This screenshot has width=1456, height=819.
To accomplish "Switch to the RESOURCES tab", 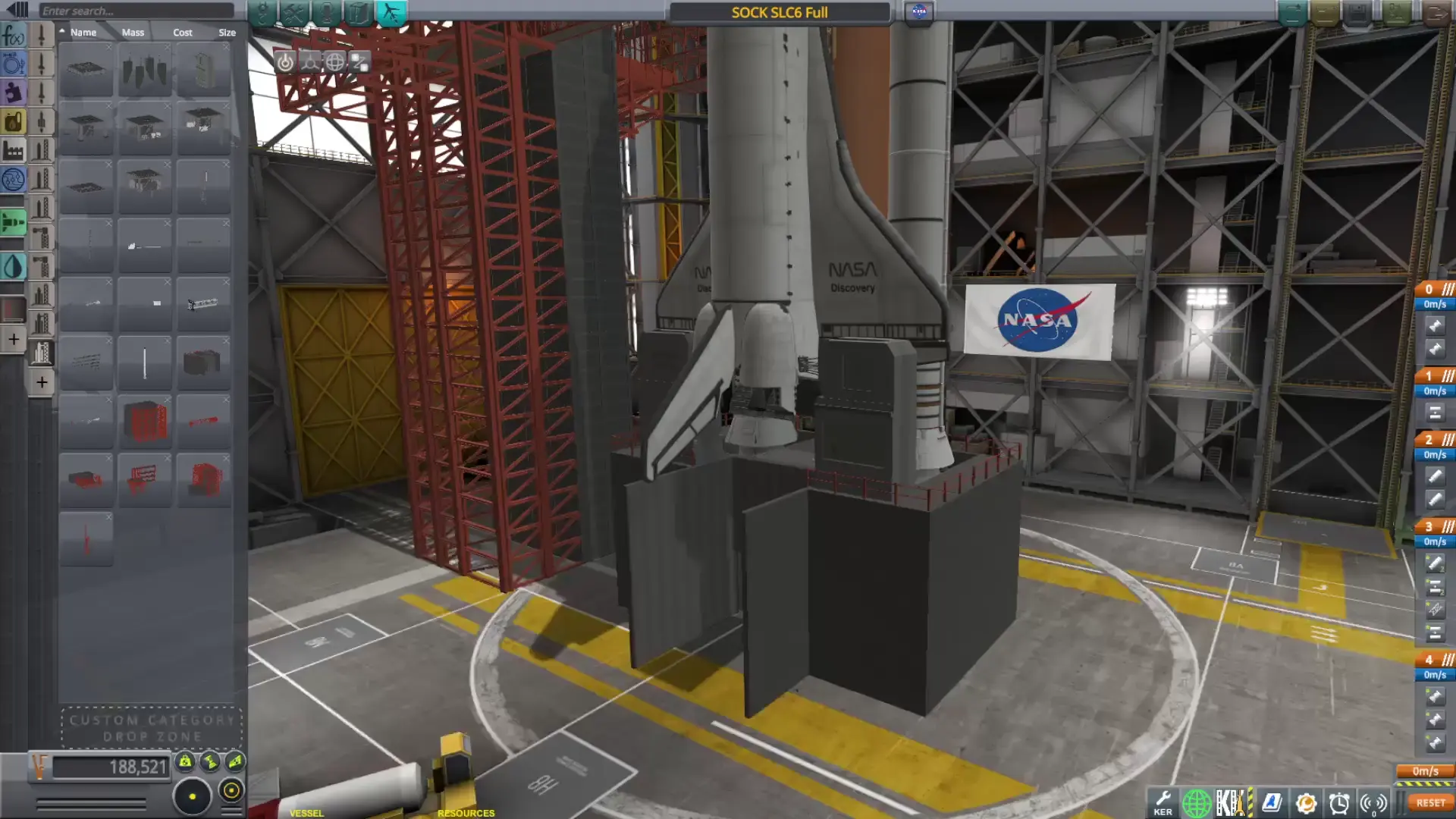I will [x=466, y=812].
